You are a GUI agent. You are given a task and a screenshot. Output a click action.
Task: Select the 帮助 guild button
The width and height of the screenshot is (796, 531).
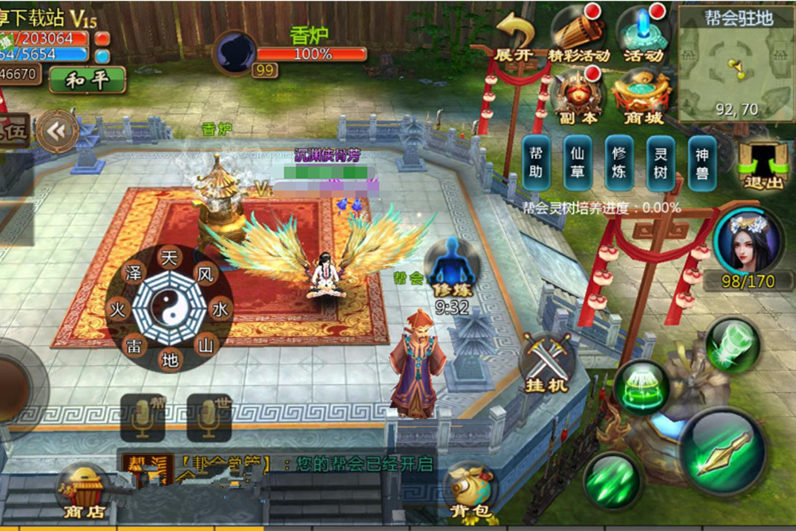pos(537,164)
